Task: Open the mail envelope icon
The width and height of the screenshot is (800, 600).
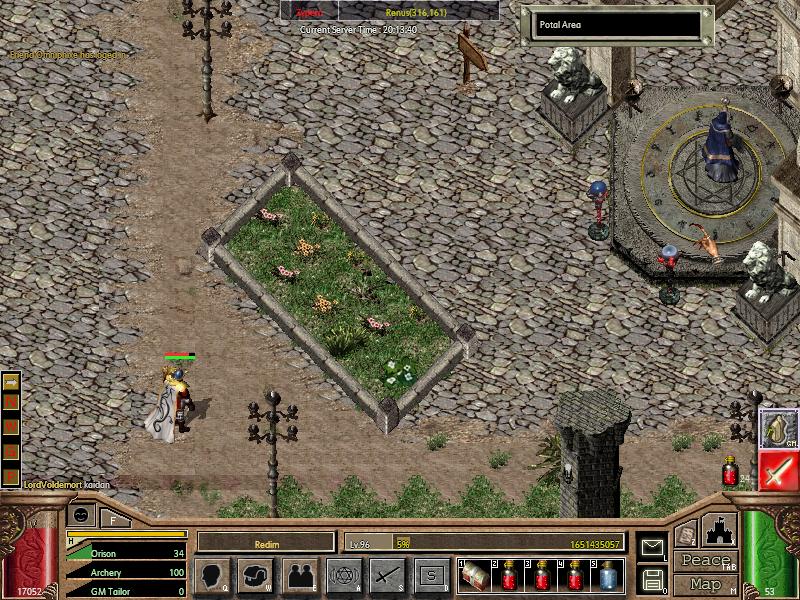Action: pos(652,547)
